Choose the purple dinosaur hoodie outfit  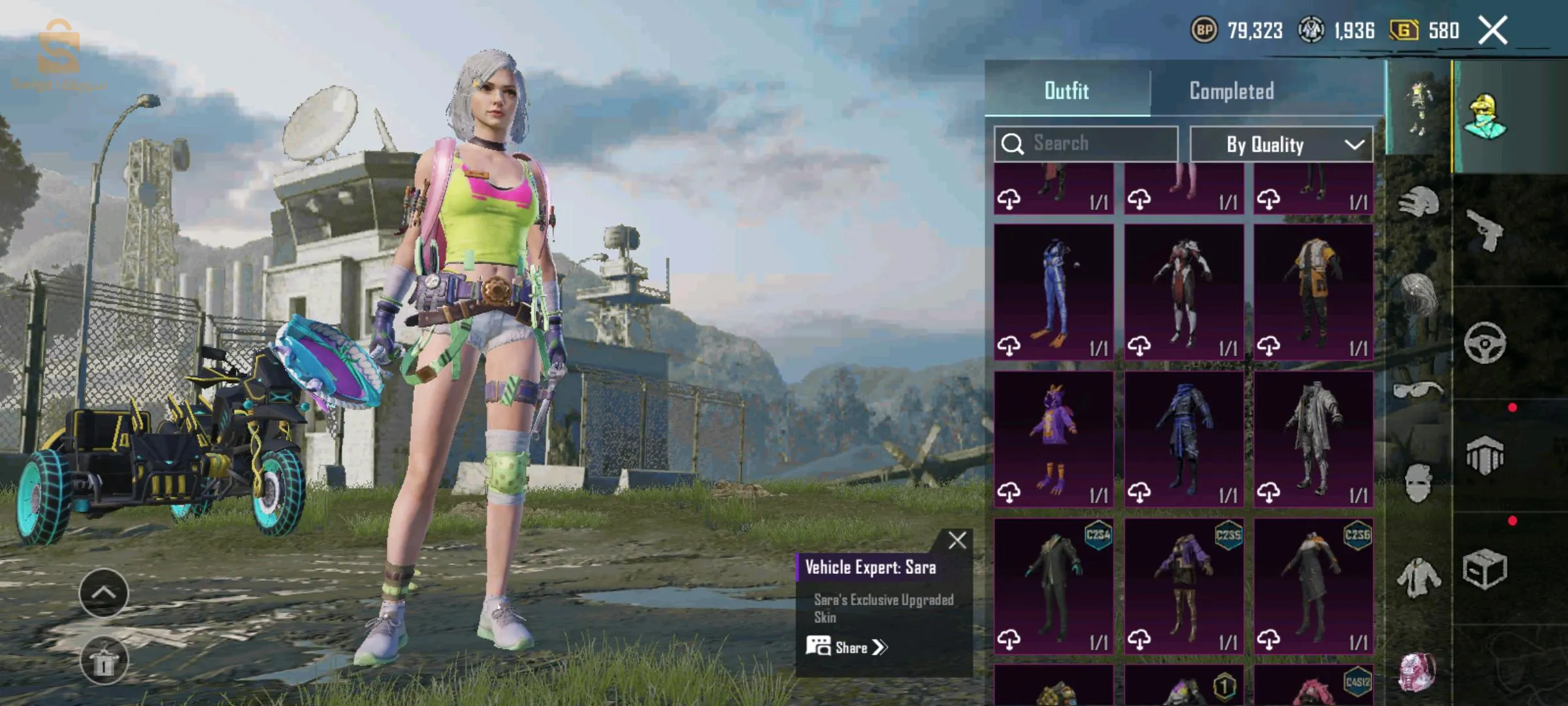point(1054,439)
